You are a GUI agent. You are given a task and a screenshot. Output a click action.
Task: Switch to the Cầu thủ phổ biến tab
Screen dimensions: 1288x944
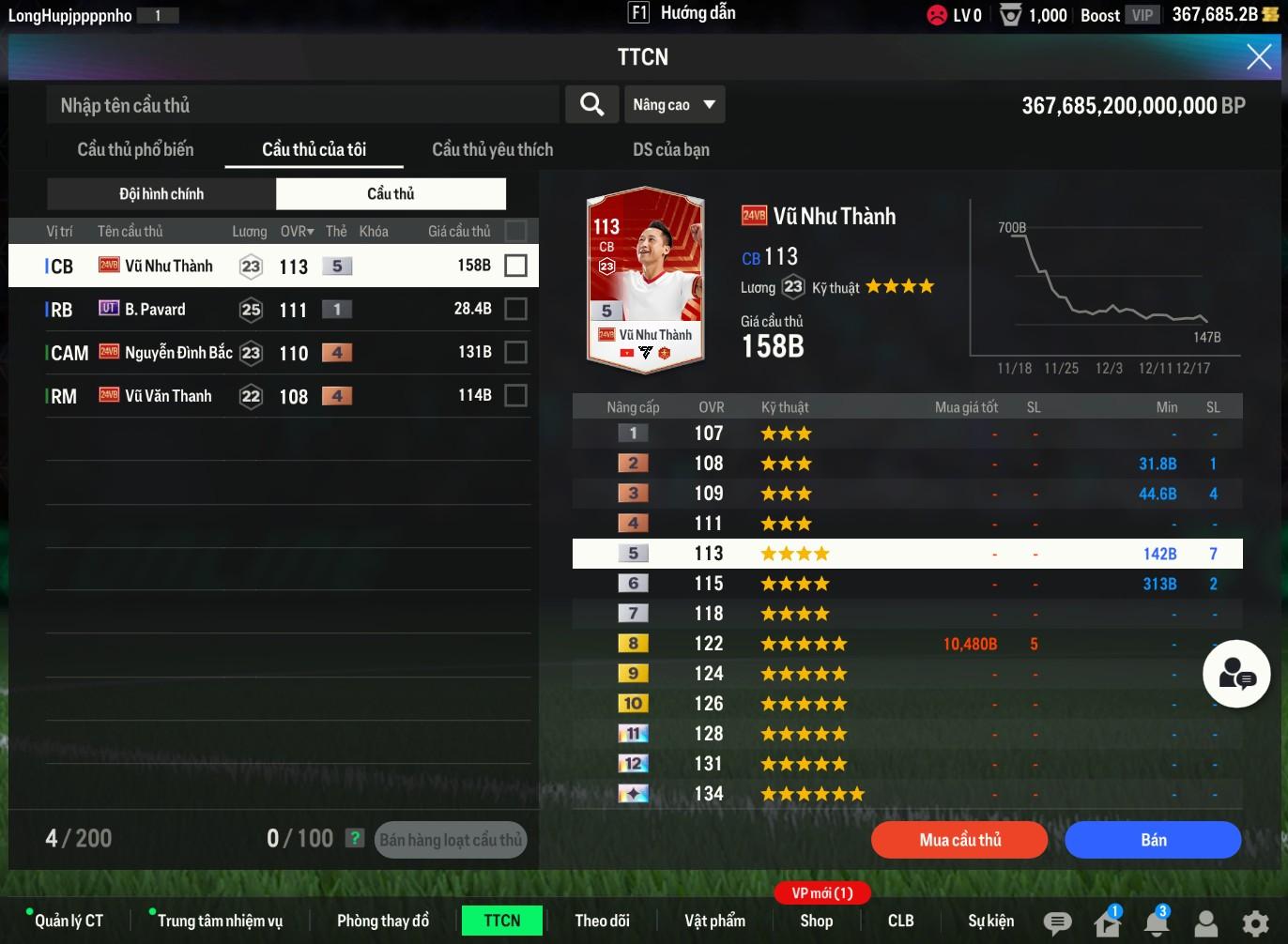point(135,149)
